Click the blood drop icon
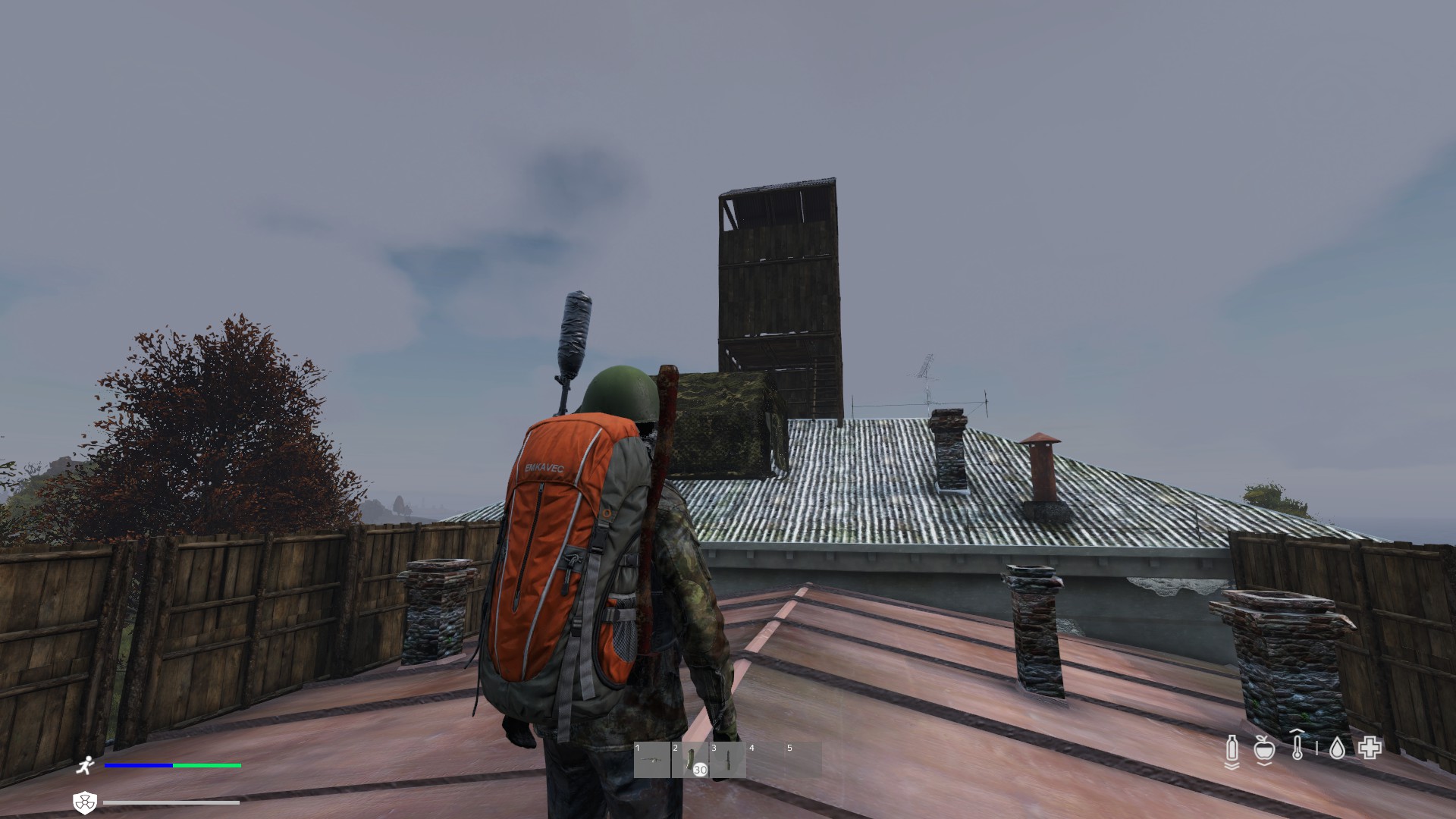This screenshot has width=1456, height=819. [x=1337, y=749]
